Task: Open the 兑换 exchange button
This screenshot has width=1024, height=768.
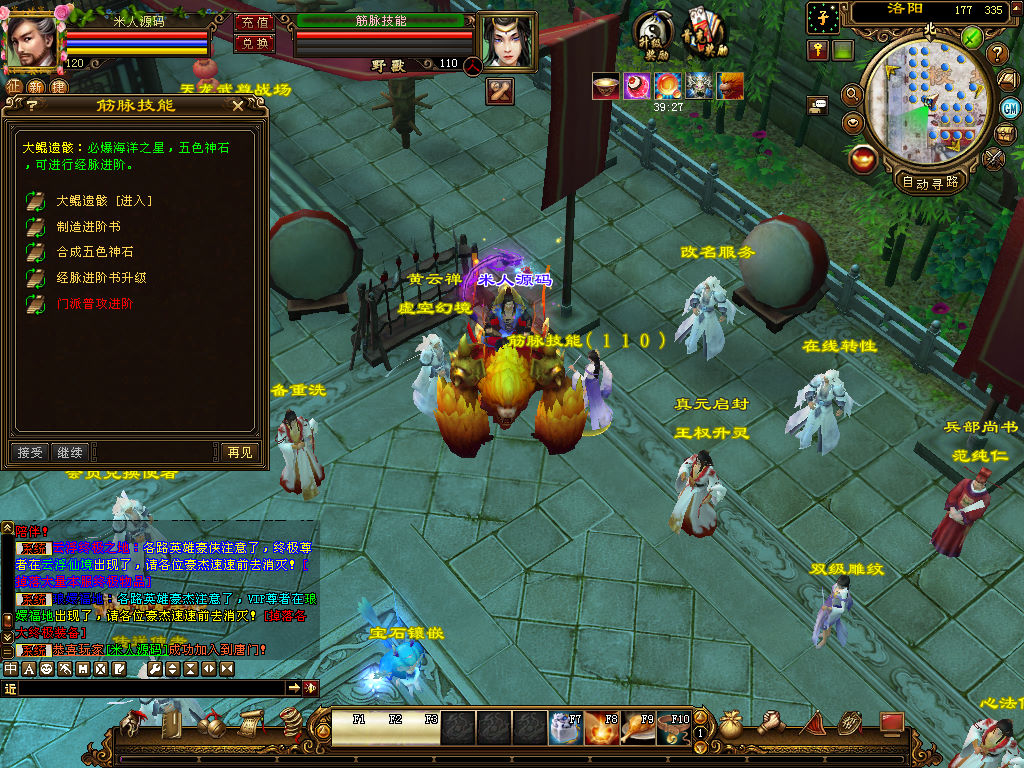Action: pos(254,43)
